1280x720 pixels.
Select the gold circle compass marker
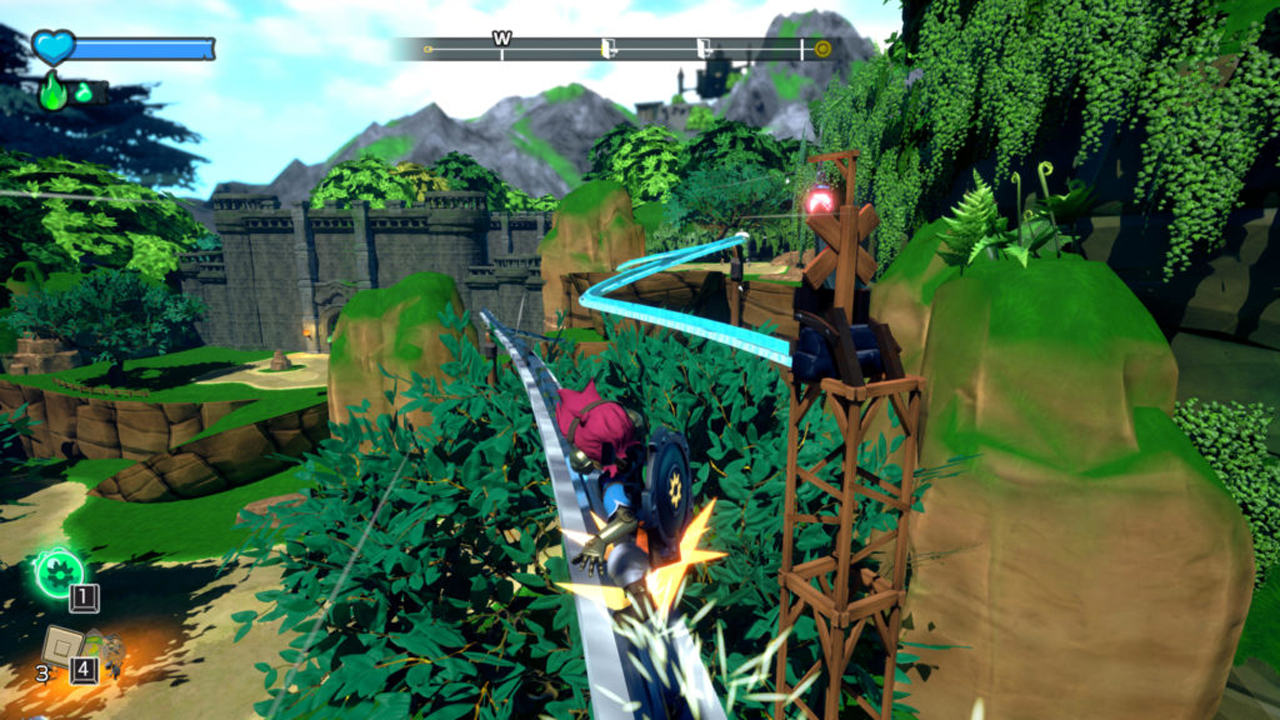point(823,48)
